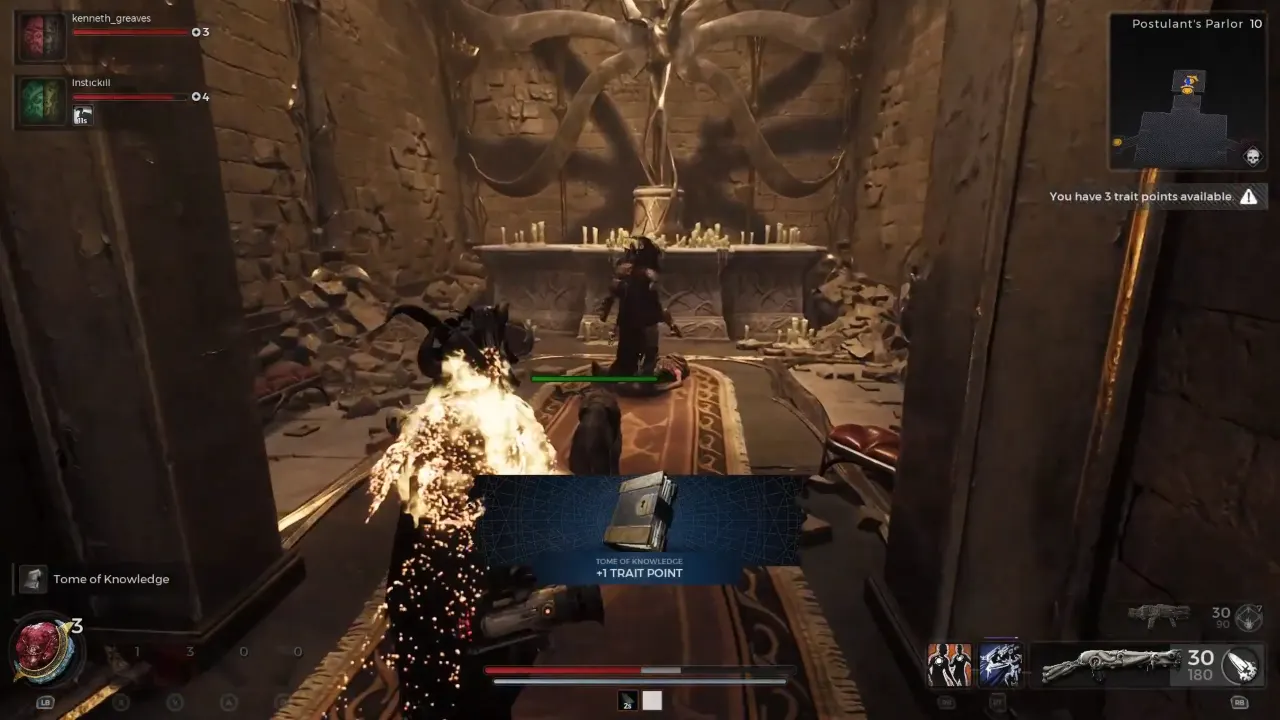The image size is (1280, 720).
Task: Open the Handler archetype skill icon
Action: [949, 663]
